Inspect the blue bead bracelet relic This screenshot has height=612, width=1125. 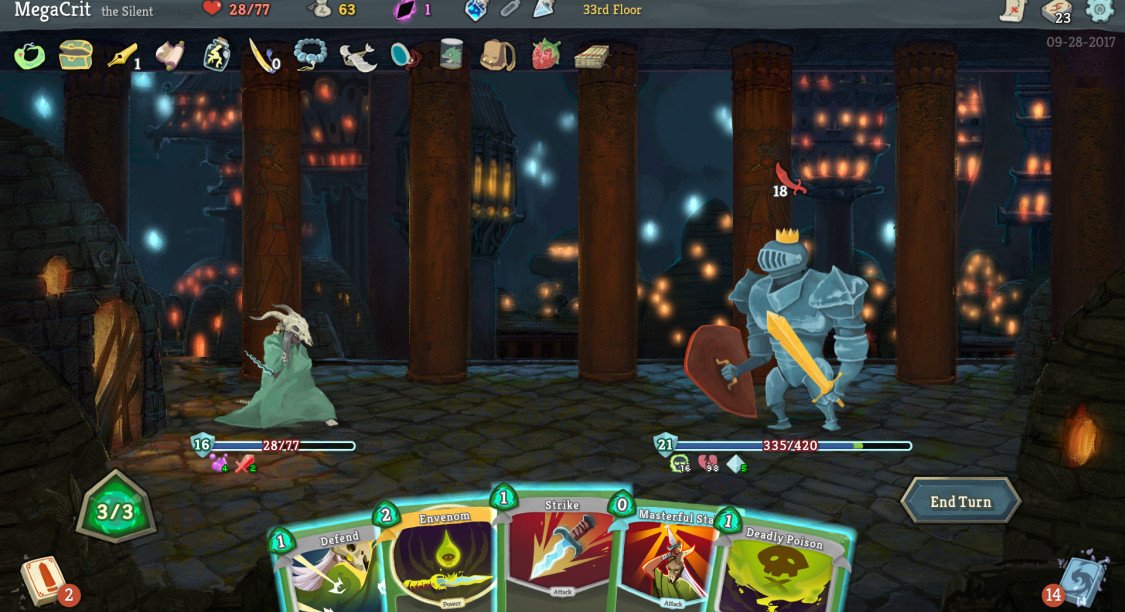coord(310,54)
